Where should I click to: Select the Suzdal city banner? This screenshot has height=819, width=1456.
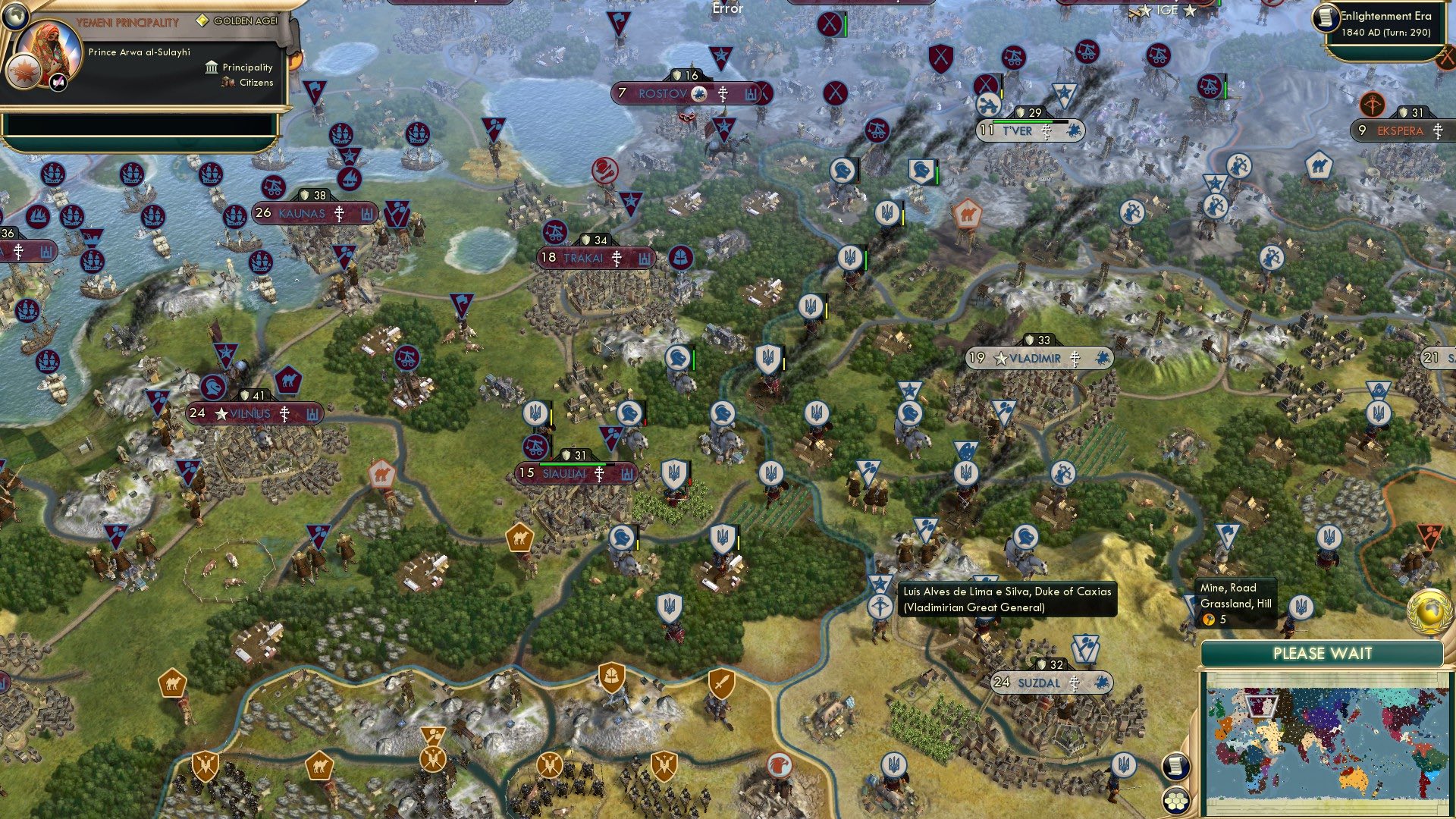1041,683
